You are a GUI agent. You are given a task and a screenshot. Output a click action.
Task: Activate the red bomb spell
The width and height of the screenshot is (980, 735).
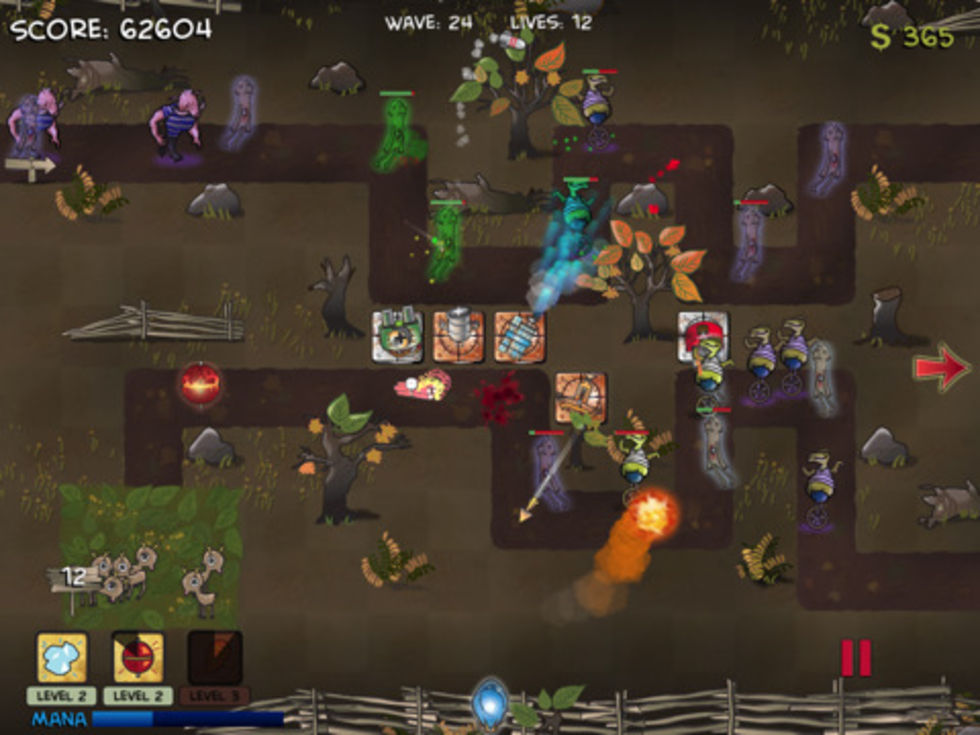click(137, 657)
